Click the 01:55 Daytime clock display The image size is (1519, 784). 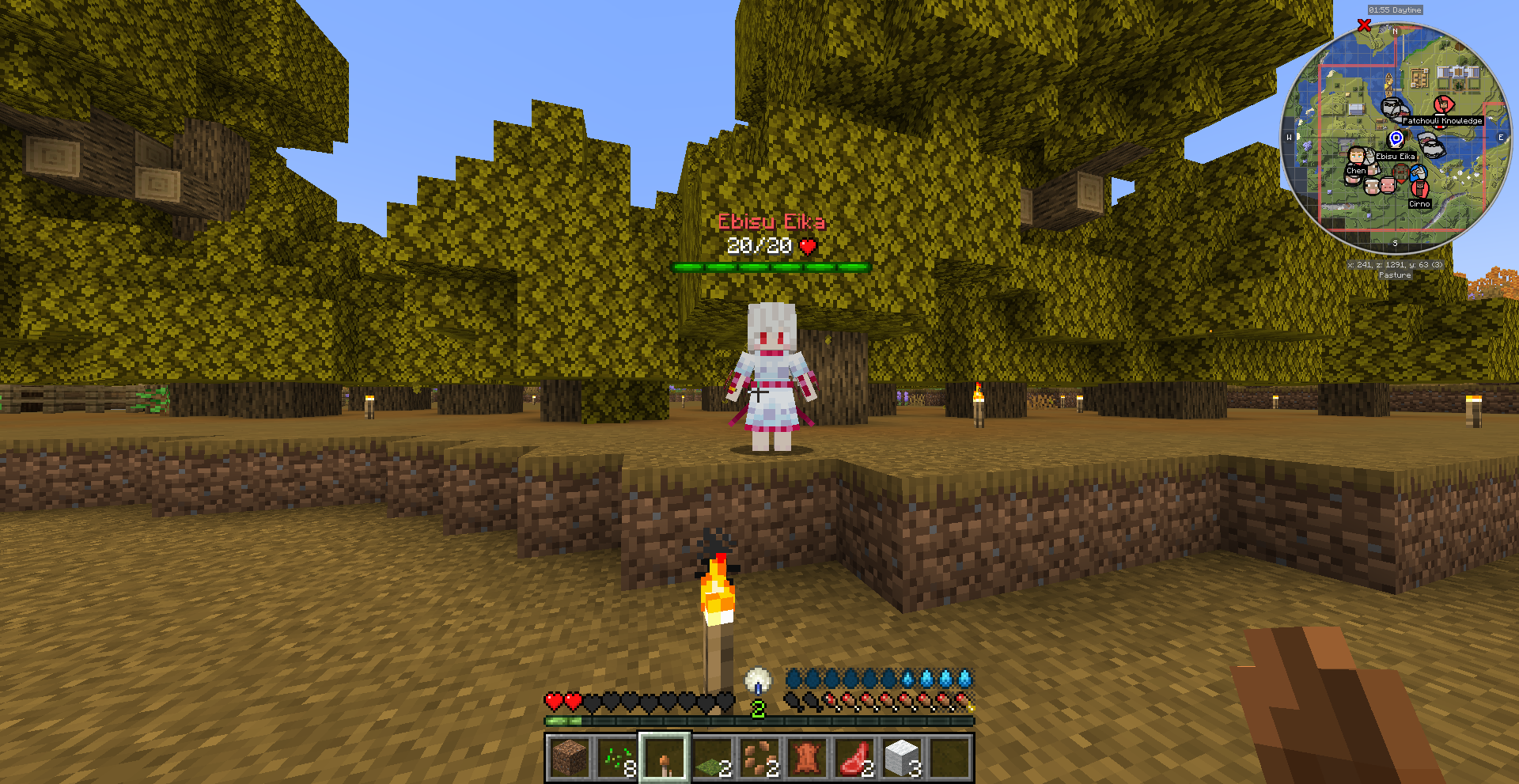(x=1395, y=10)
